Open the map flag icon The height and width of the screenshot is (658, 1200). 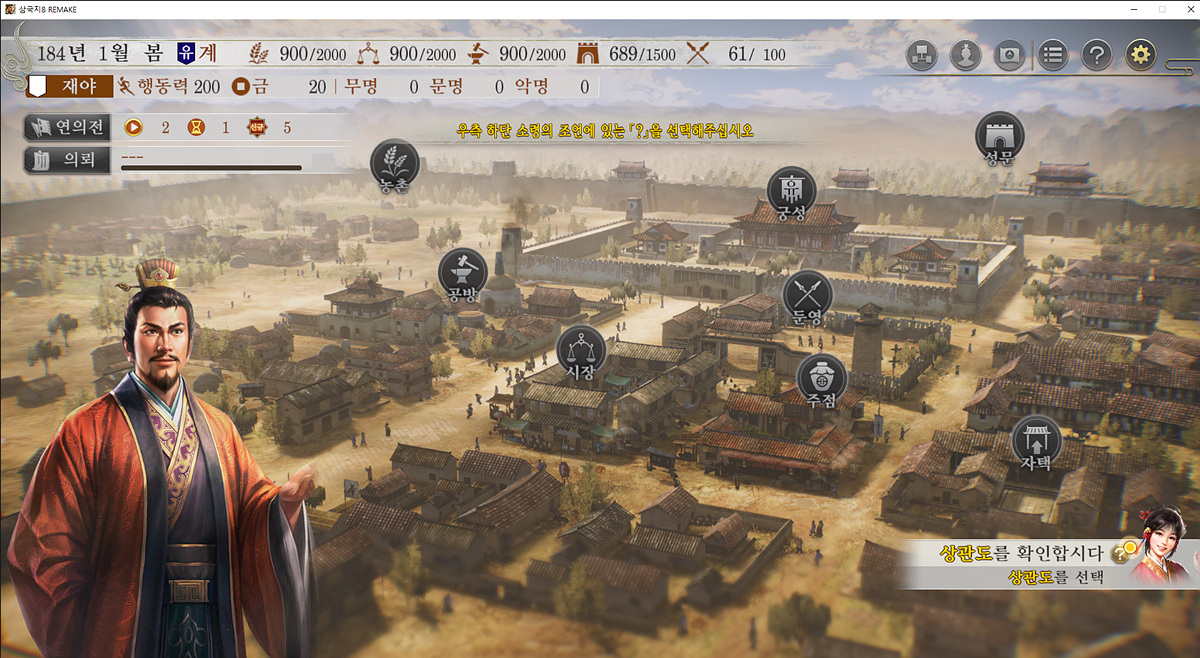click(1010, 54)
